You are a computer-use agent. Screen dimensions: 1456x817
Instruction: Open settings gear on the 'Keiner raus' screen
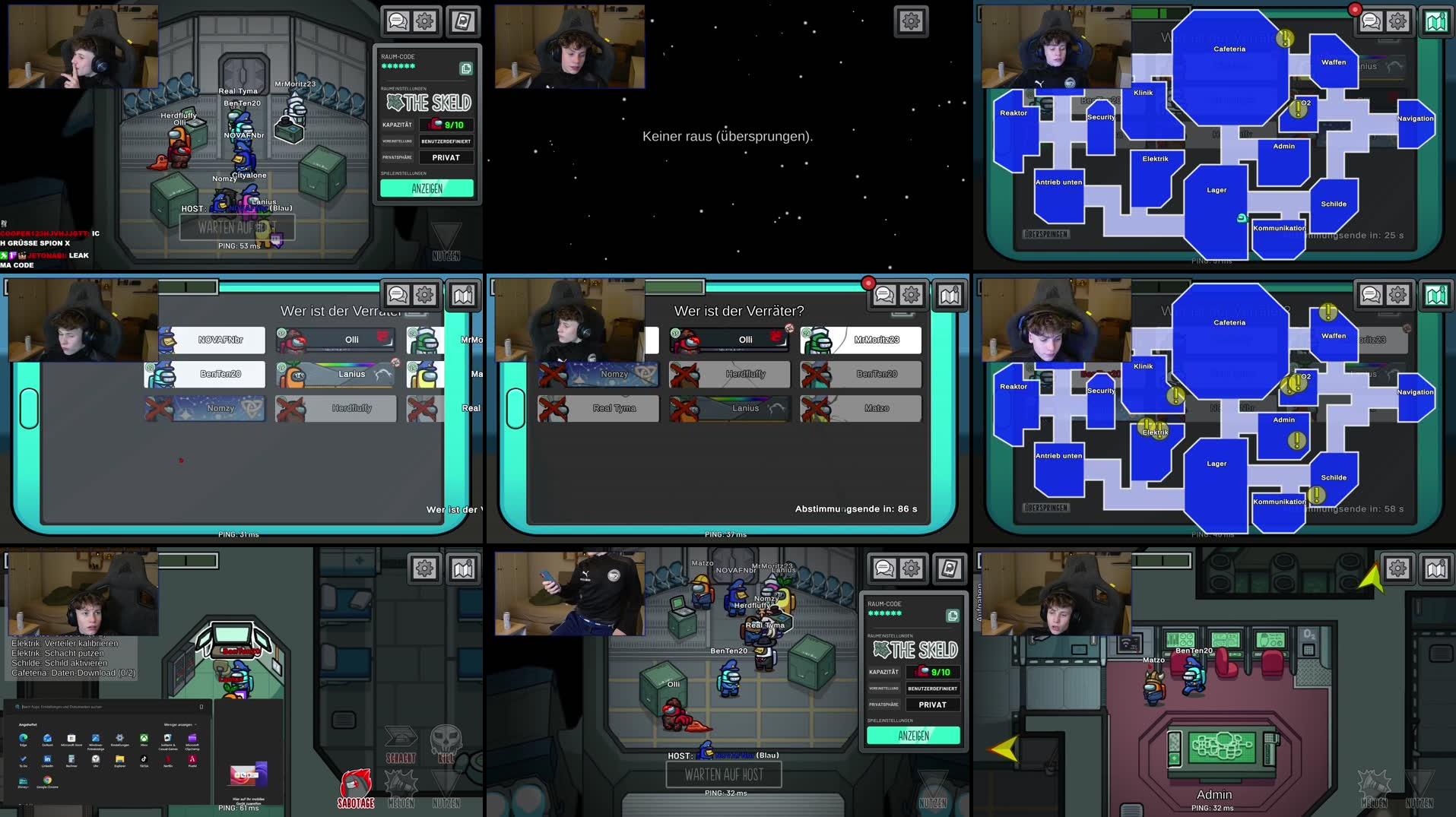tap(911, 21)
